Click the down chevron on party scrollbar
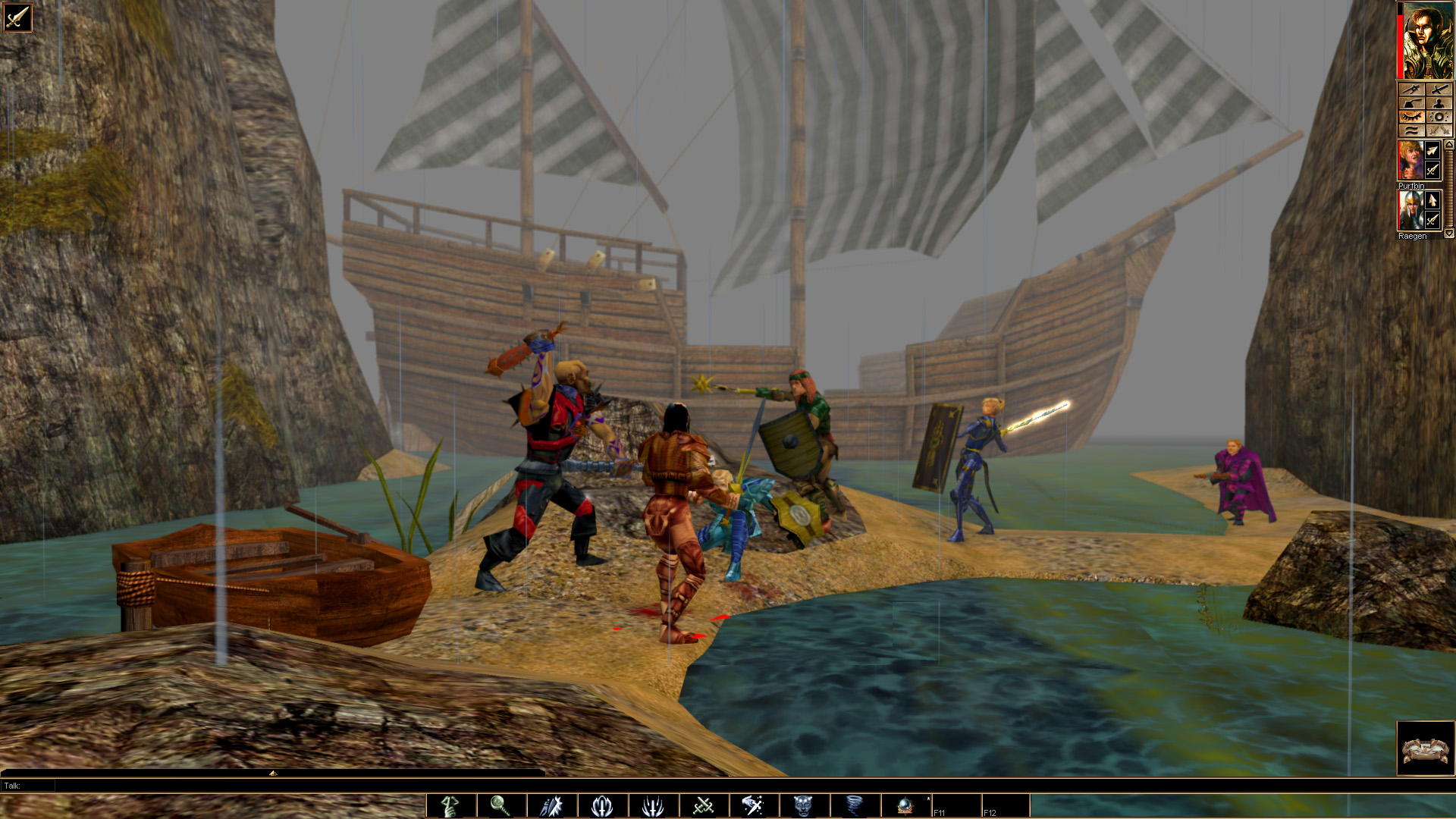This screenshot has height=819, width=1456. 1448,233
